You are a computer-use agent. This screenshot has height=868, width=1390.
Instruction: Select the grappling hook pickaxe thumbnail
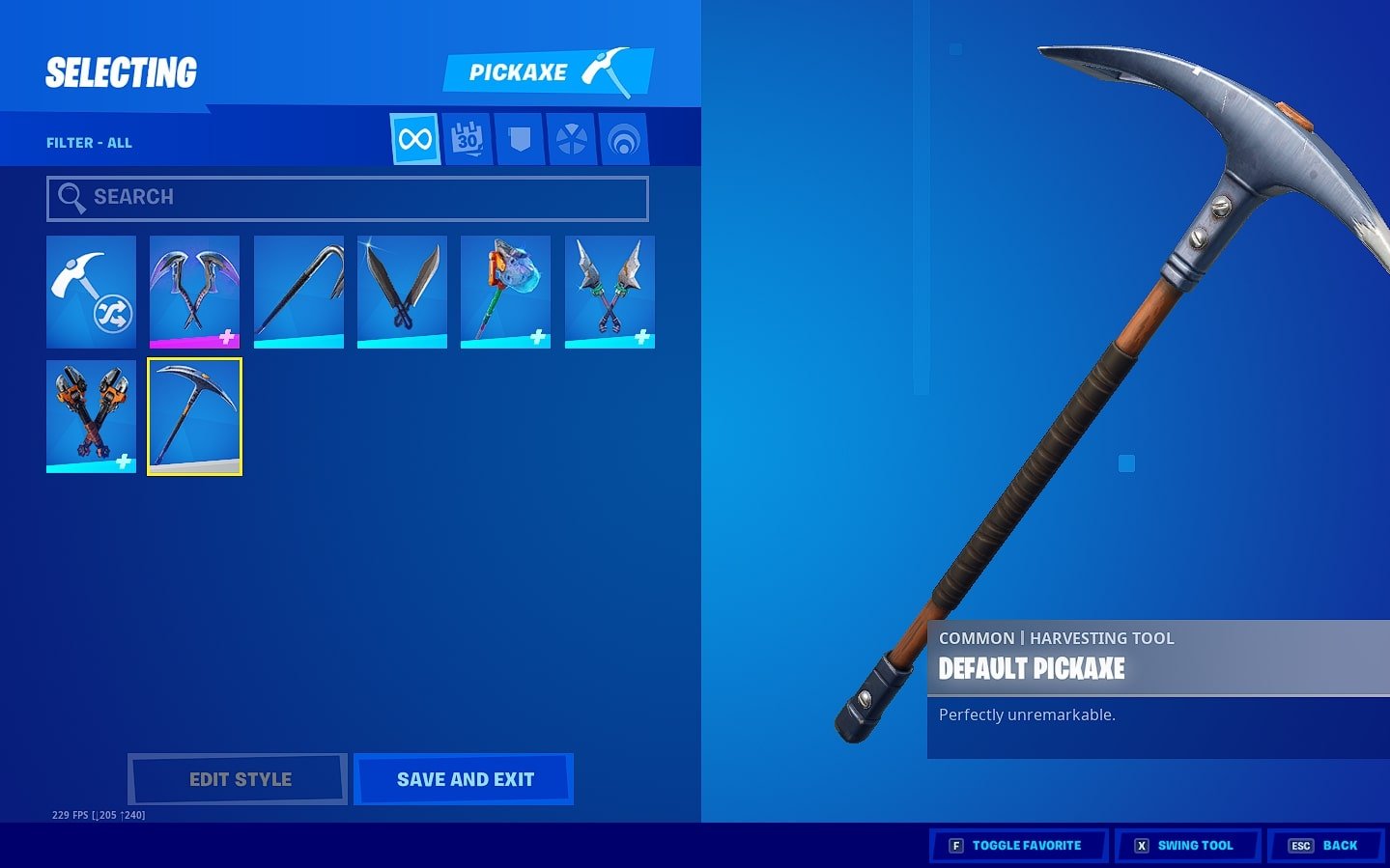coord(298,292)
